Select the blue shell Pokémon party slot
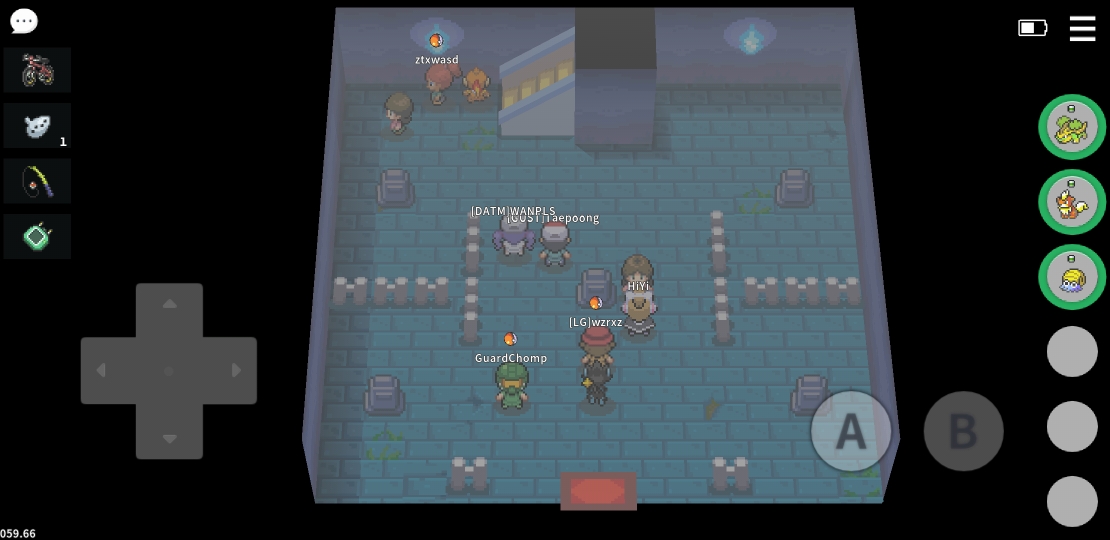Screen dimensions: 1110x540 [x=1072, y=277]
